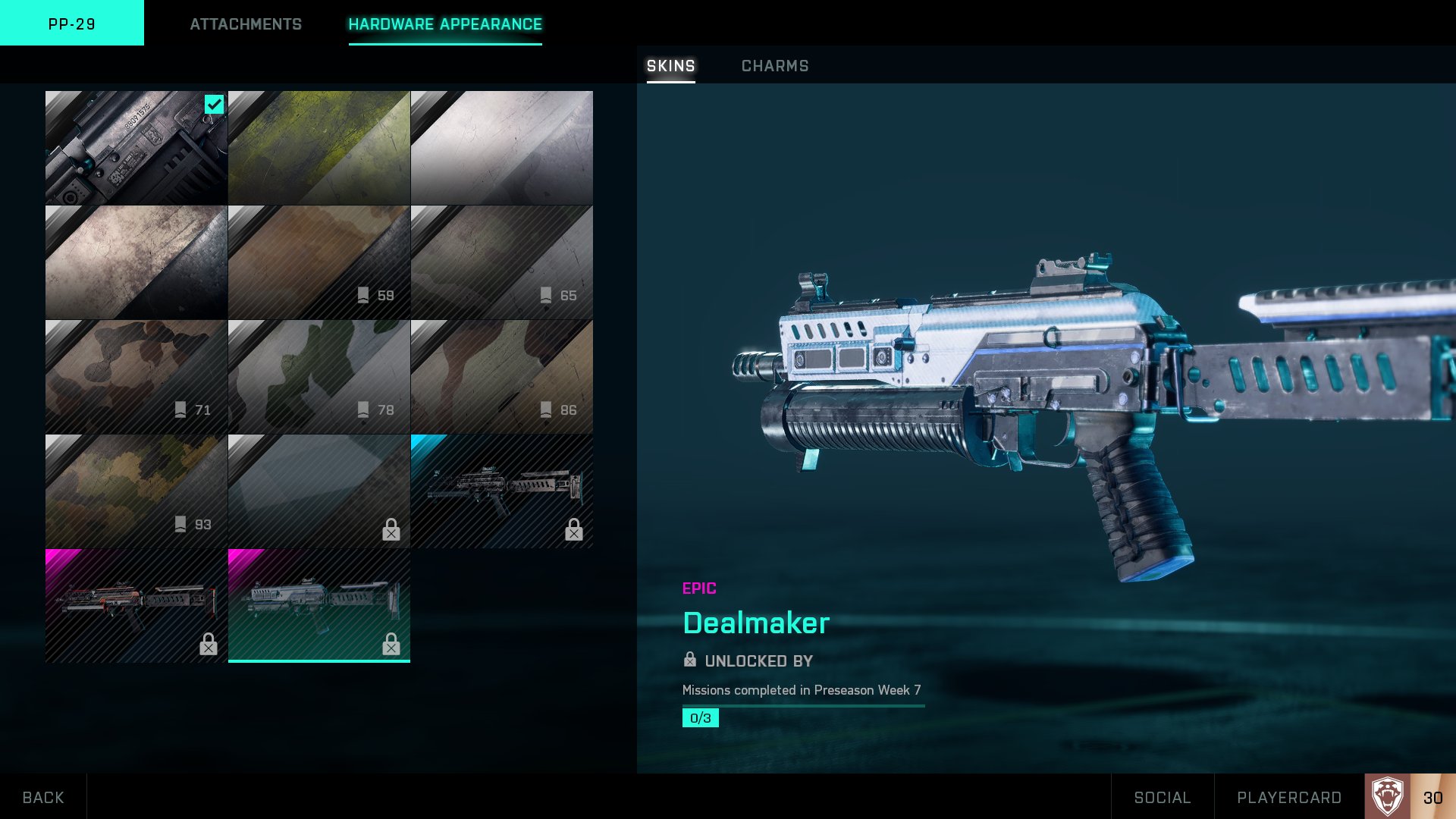Switch to the PP-29 tab
Image resolution: width=1456 pixels, height=819 pixels.
tap(72, 24)
